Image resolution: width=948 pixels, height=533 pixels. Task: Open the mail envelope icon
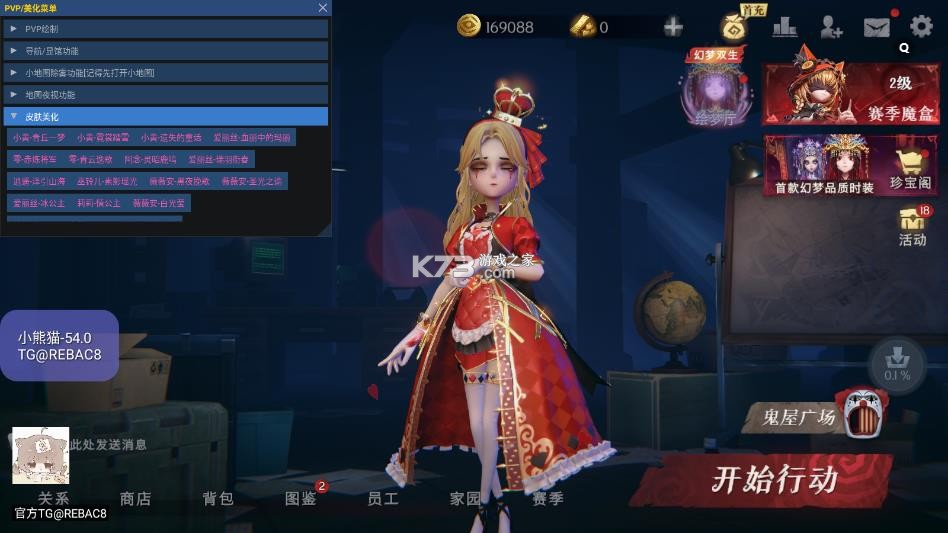(x=876, y=27)
